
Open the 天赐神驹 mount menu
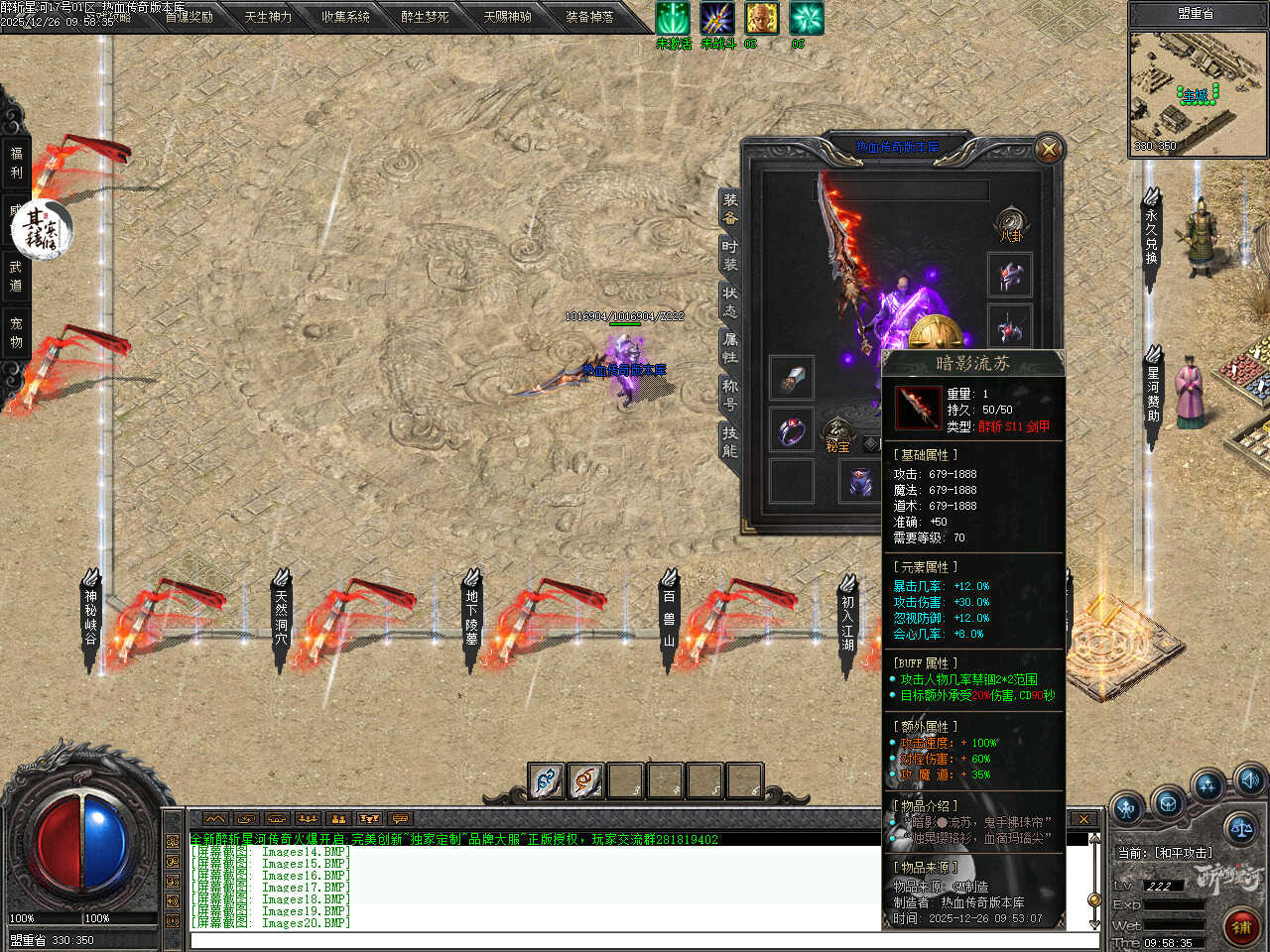click(x=507, y=17)
